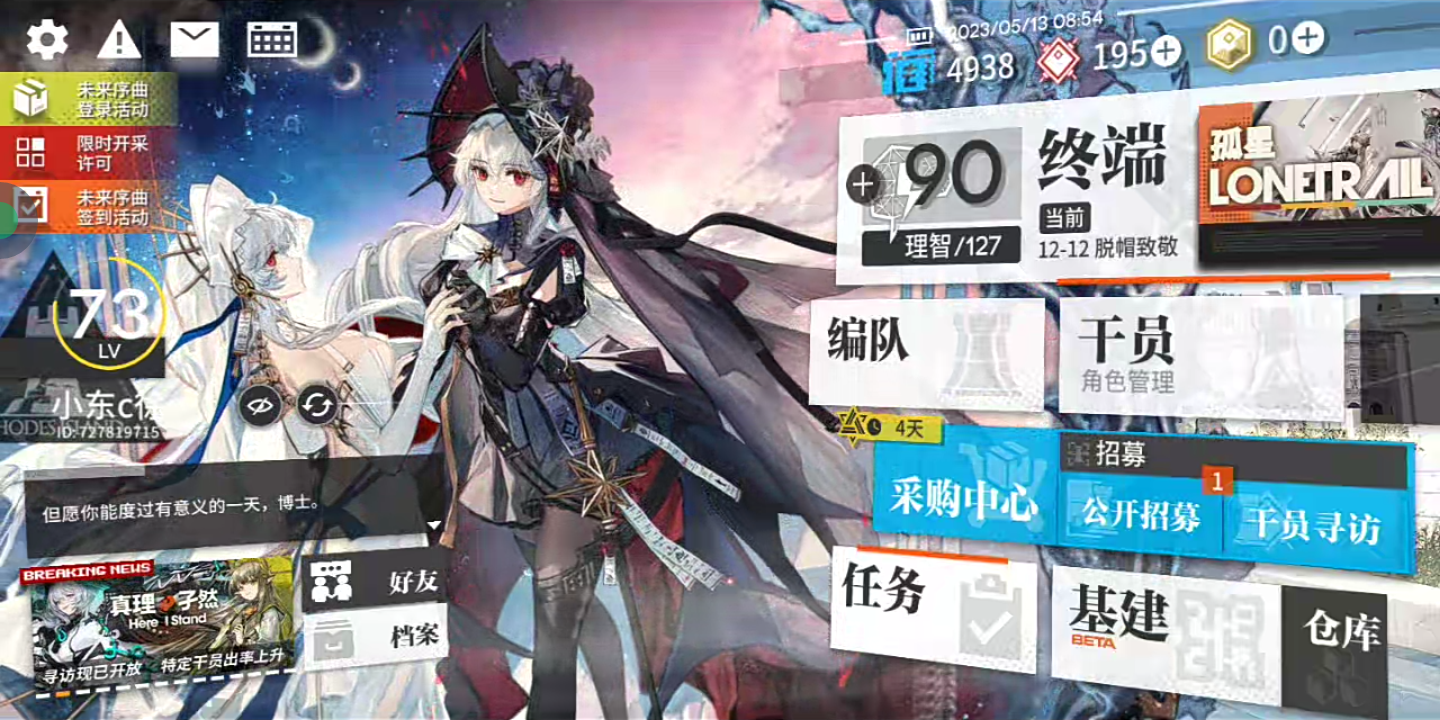This screenshot has width=1440, height=720.
Task: Open the calendar icon
Action: [x=272, y=40]
